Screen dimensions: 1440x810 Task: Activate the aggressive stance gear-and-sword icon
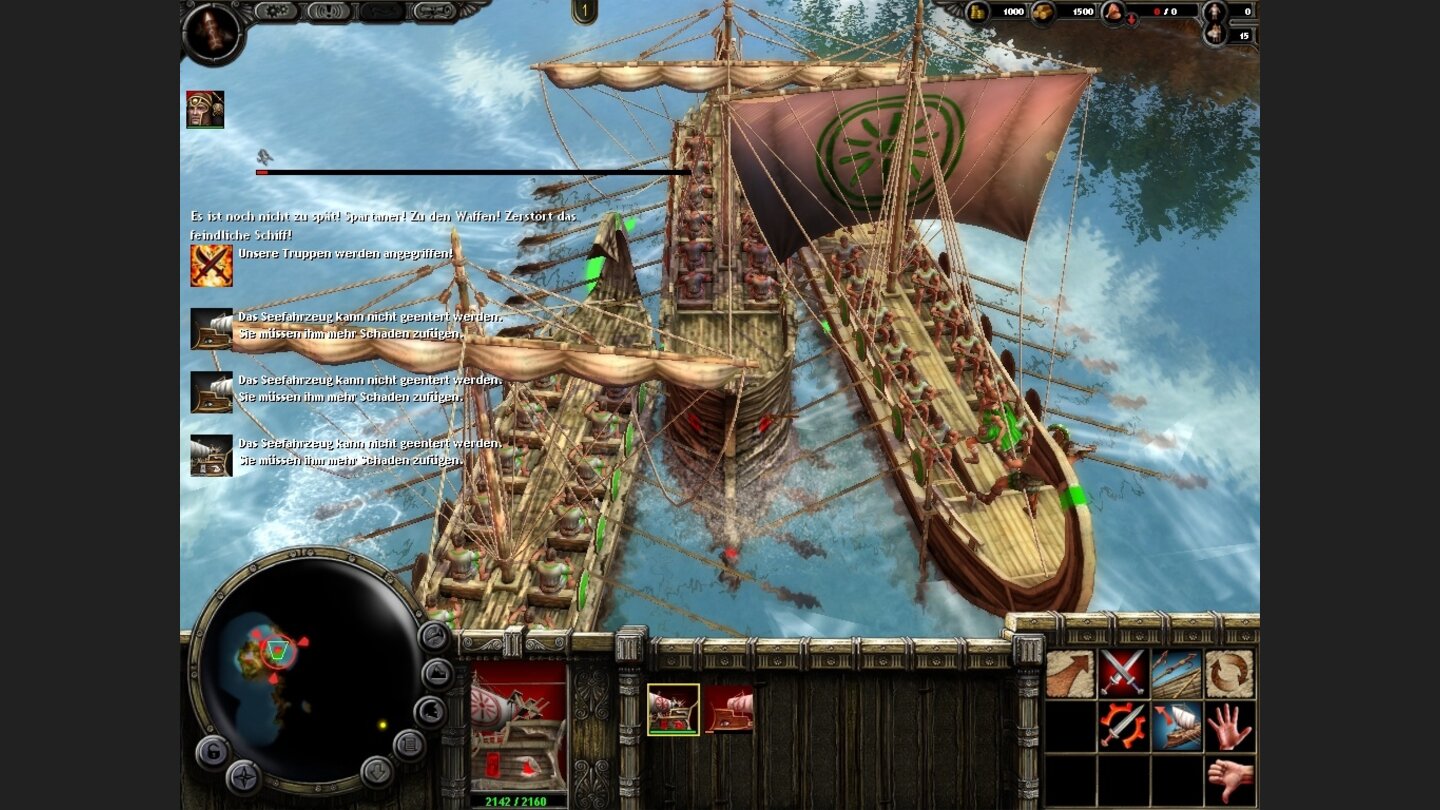[x=1123, y=727]
